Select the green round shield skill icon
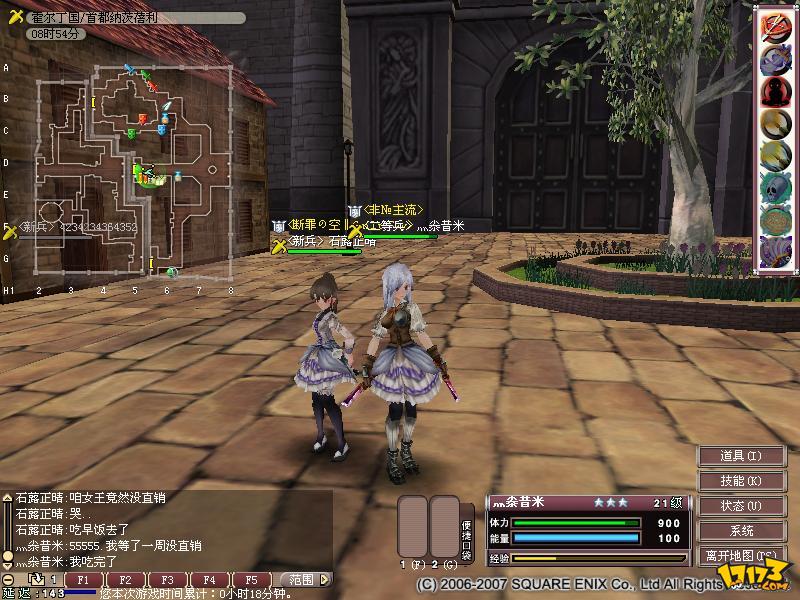The image size is (800, 600). pyautogui.click(x=772, y=218)
